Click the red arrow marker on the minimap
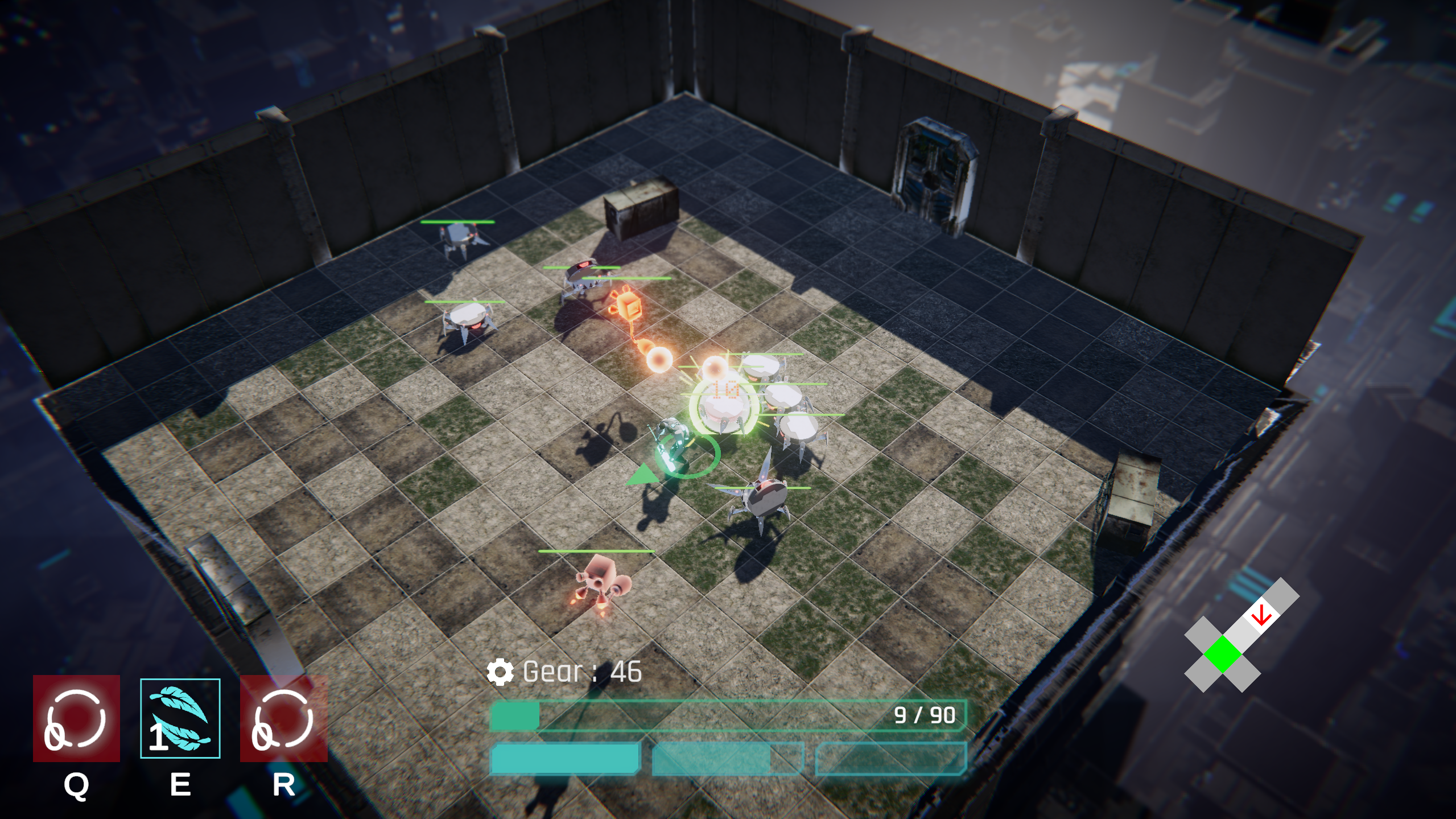This screenshot has height=819, width=1456. (1261, 615)
